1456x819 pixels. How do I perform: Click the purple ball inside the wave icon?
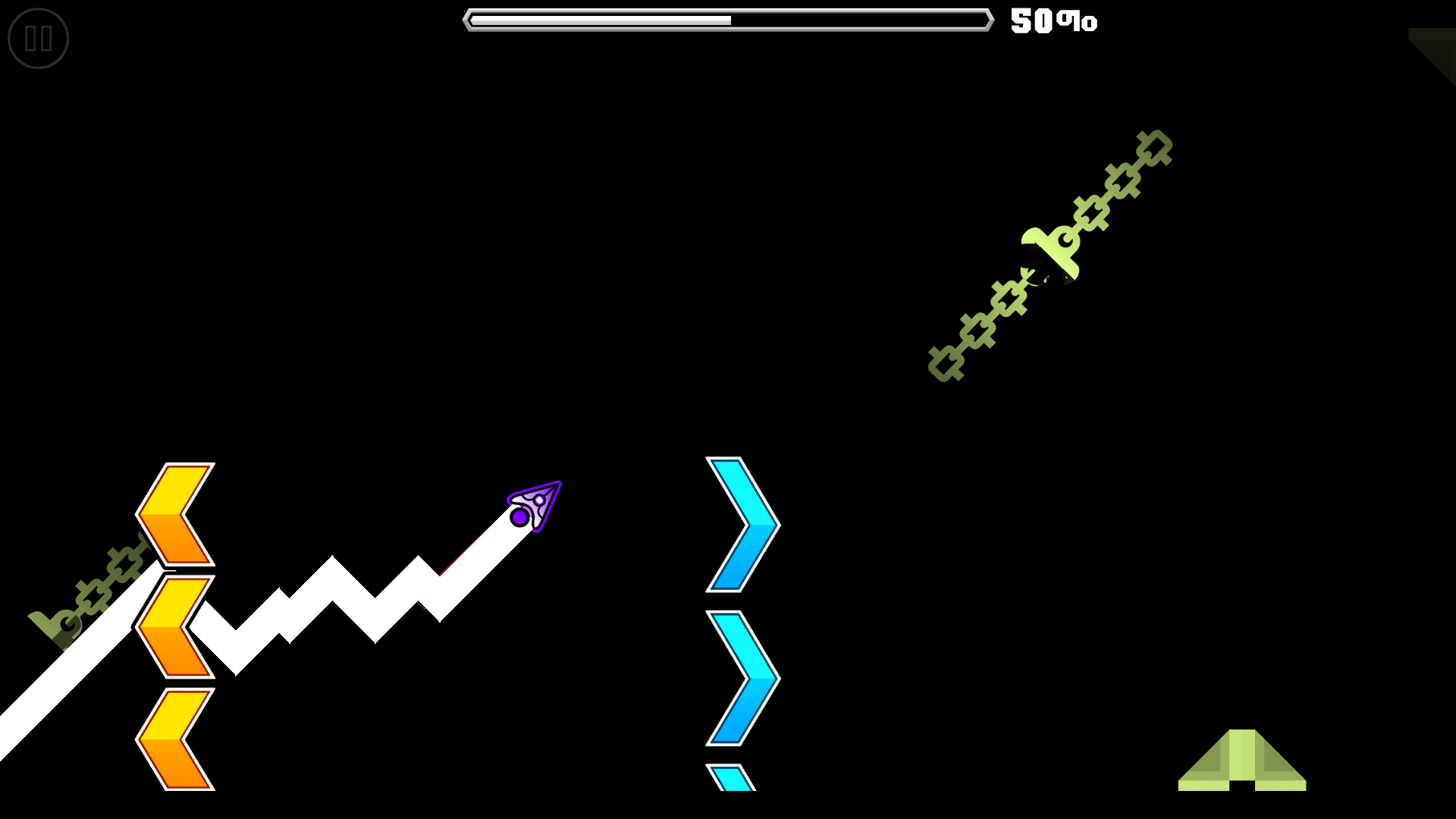520,517
